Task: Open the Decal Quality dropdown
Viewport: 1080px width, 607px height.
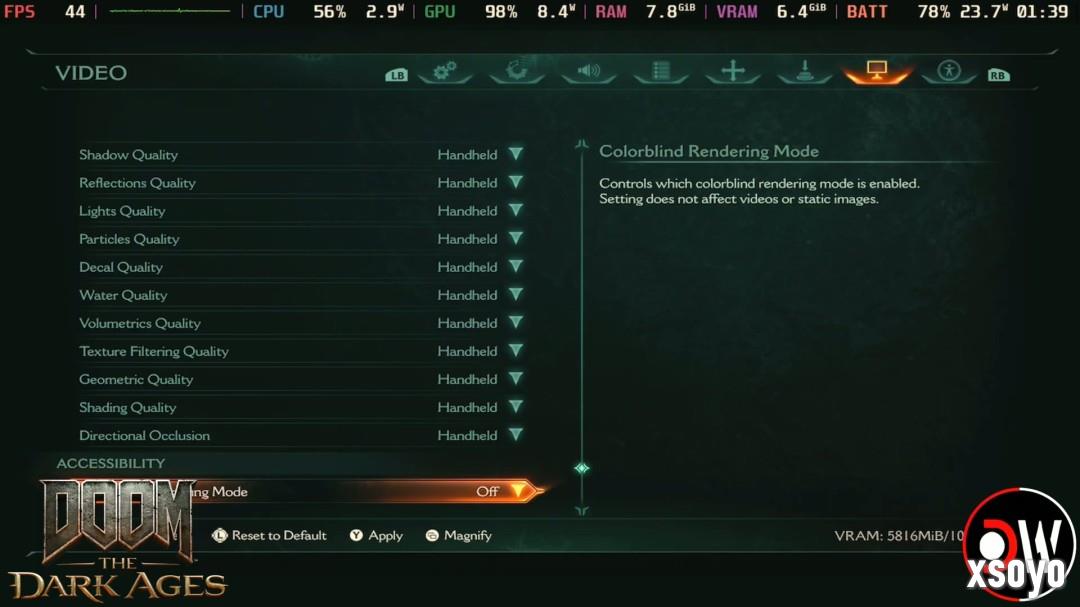Action: [x=515, y=267]
